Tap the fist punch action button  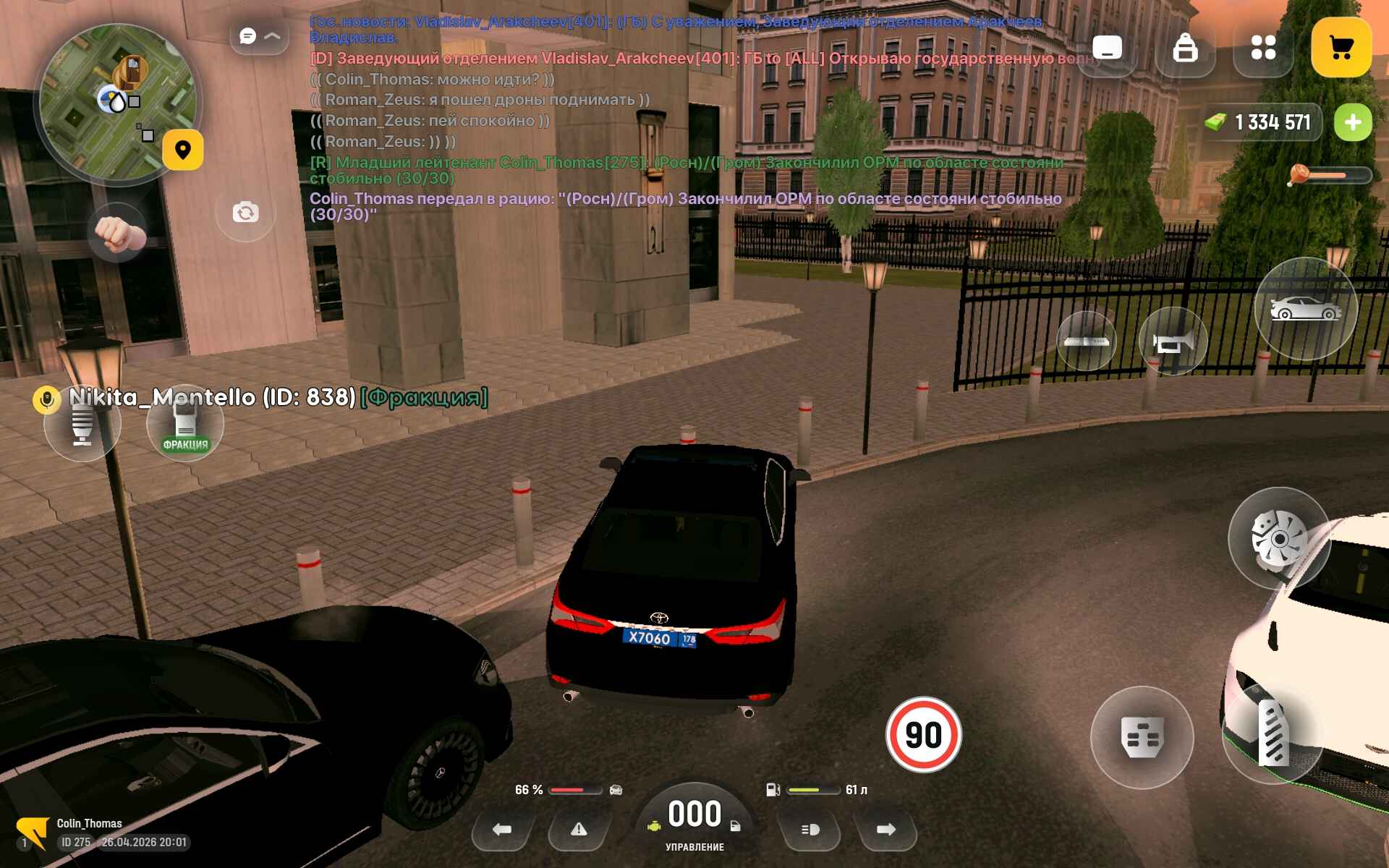[x=117, y=233]
